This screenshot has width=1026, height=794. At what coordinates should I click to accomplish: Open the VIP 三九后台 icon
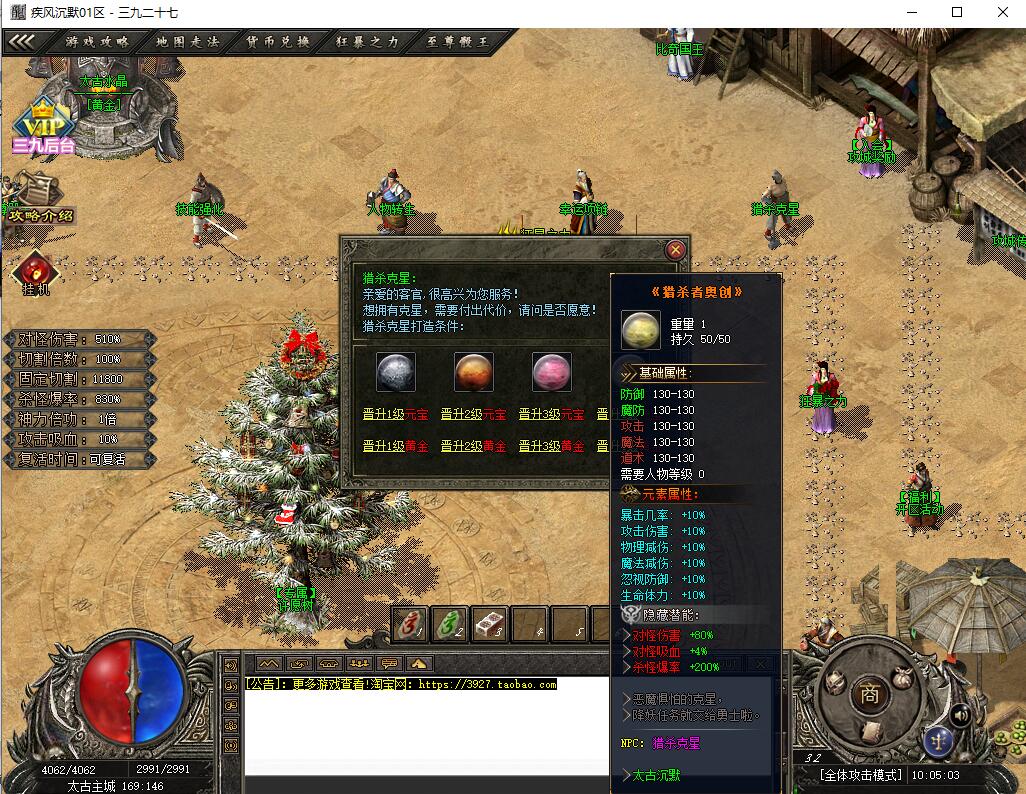[x=43, y=128]
